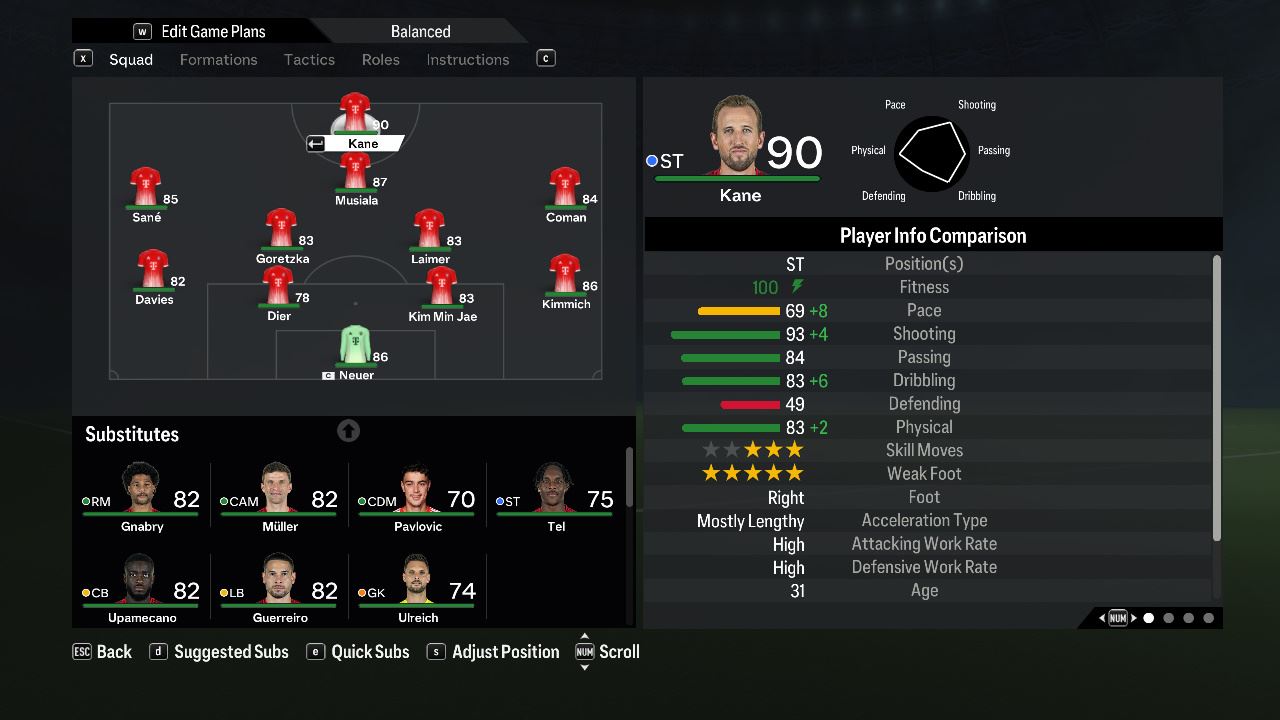Choose Coman on the right wing
This screenshot has width=1280, height=720.
pyautogui.click(x=565, y=194)
